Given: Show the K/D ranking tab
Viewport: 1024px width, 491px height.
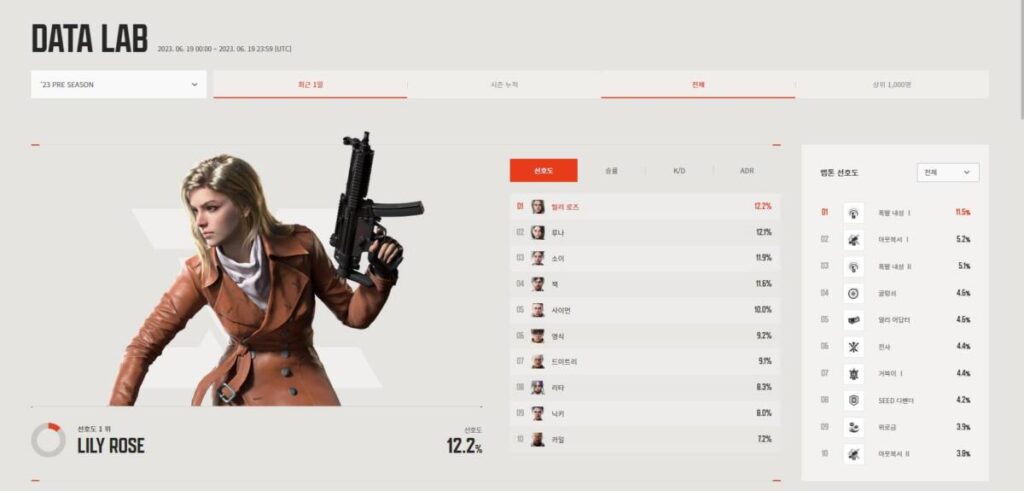Looking at the screenshot, I should (679, 171).
